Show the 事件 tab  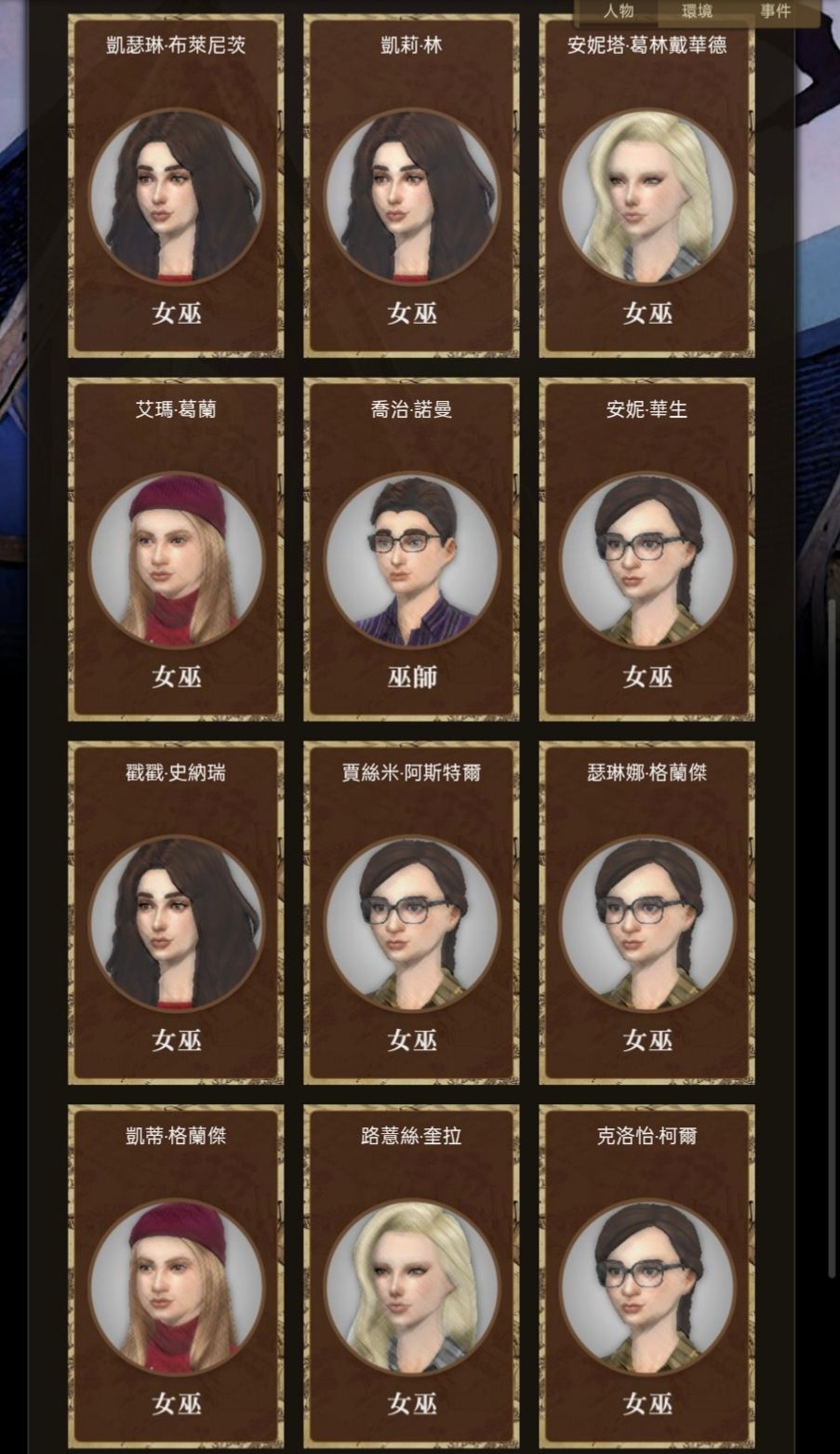775,11
